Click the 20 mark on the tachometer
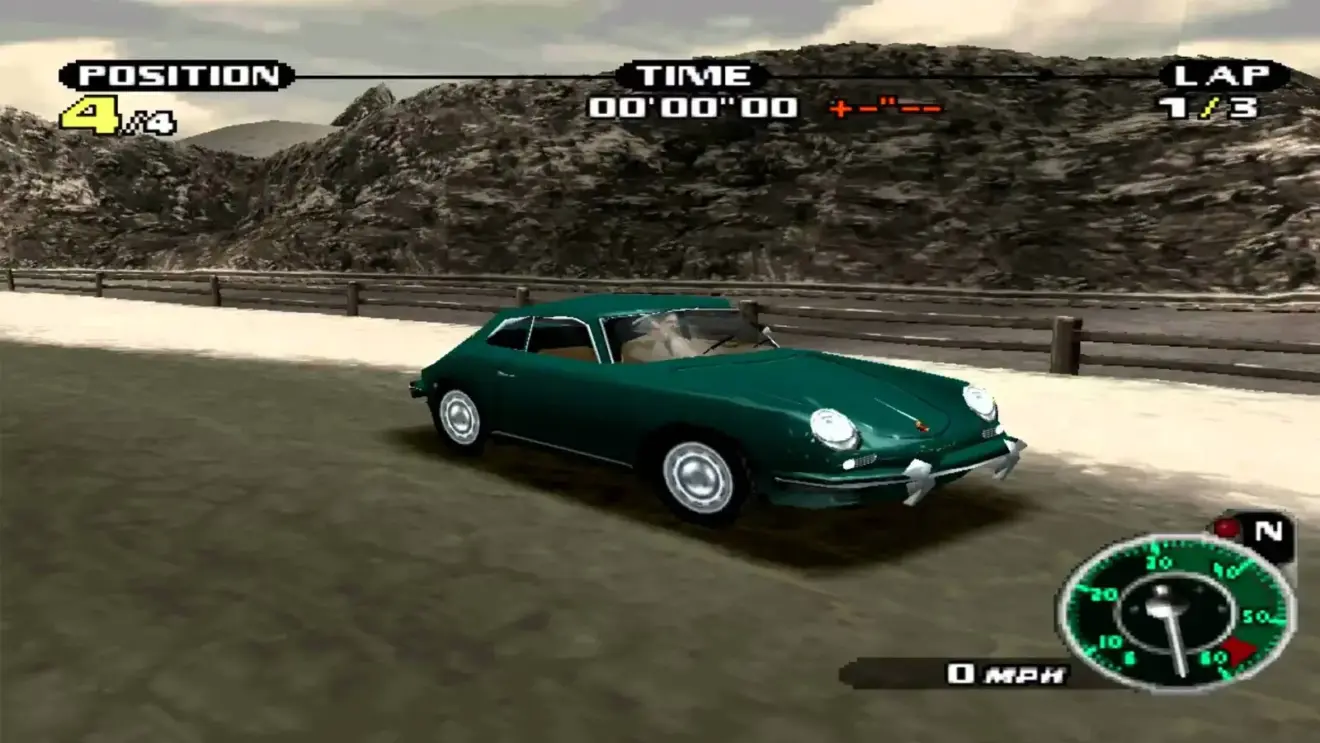The width and height of the screenshot is (1320, 743). [x=1103, y=593]
